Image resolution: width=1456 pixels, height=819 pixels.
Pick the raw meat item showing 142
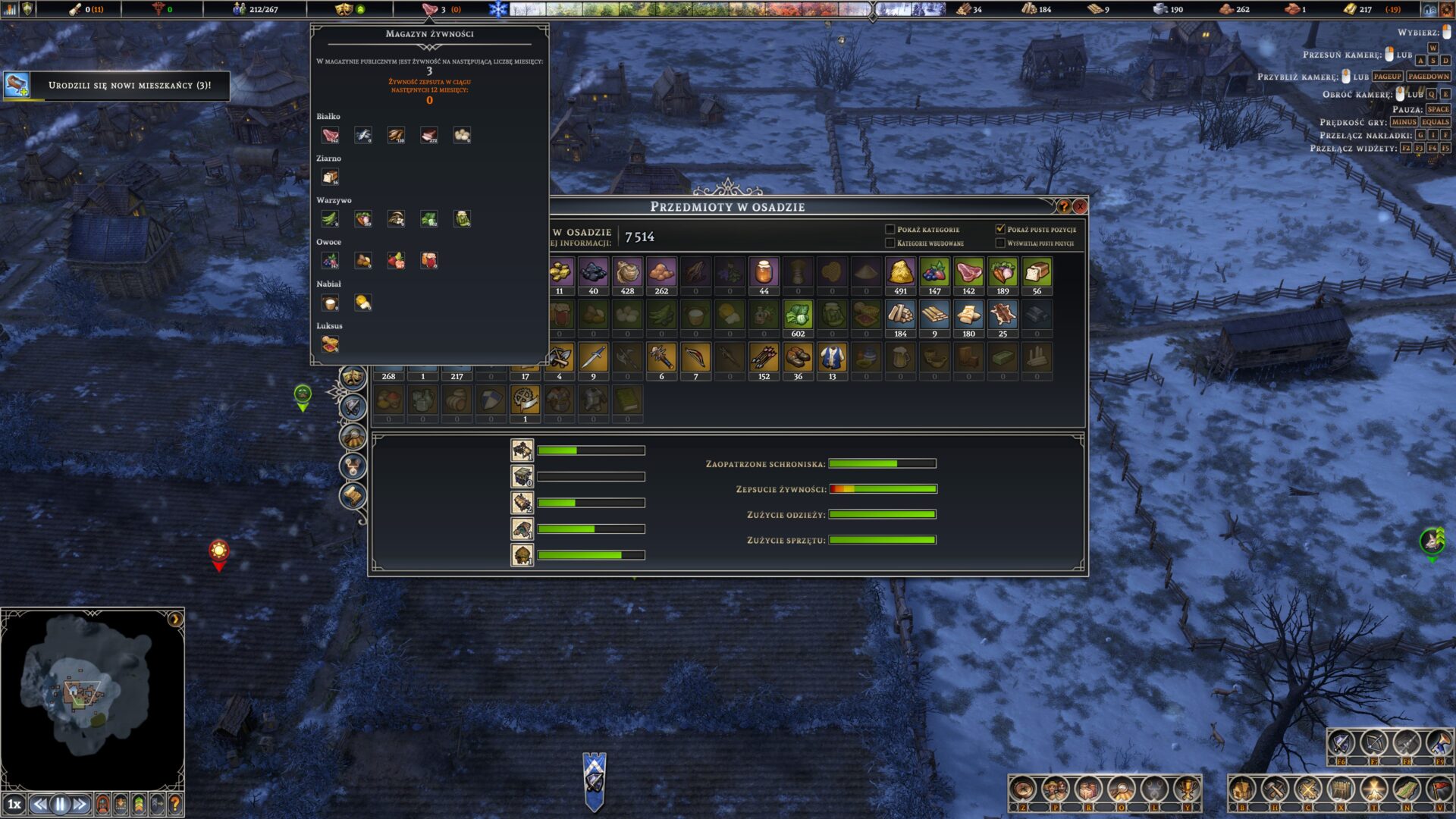(x=968, y=272)
